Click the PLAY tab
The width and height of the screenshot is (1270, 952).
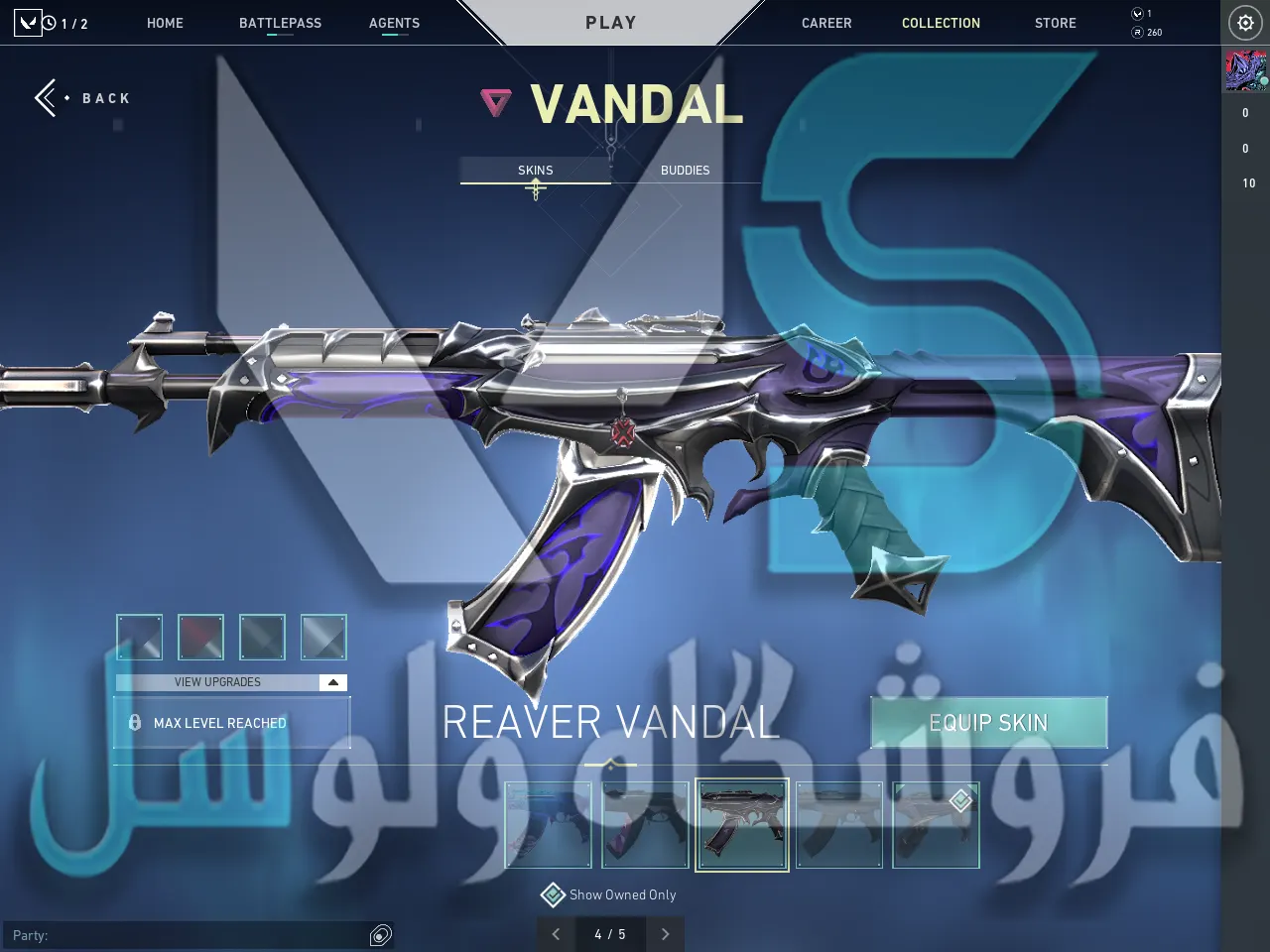610,23
